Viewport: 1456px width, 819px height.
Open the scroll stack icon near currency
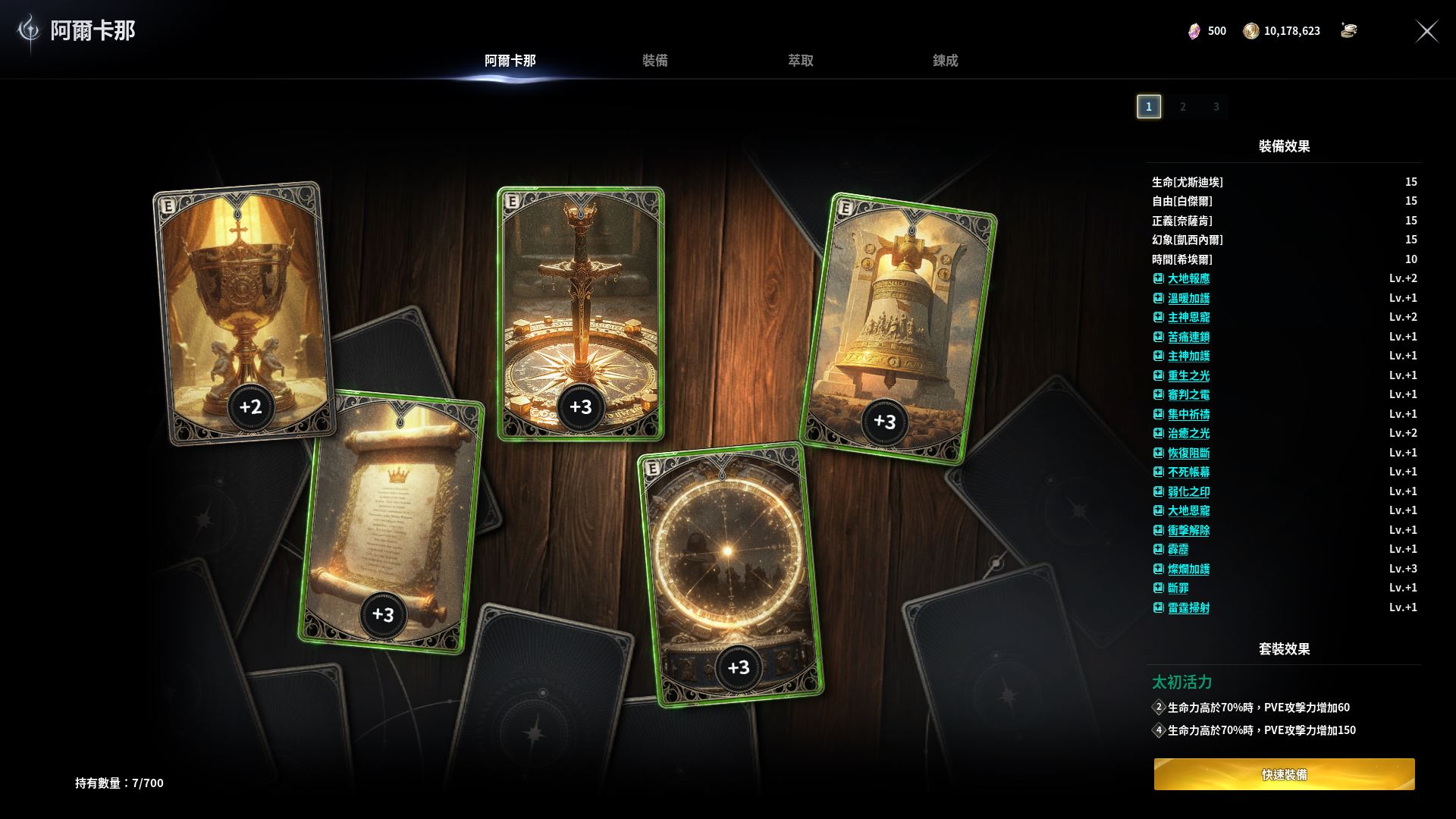point(1348,30)
